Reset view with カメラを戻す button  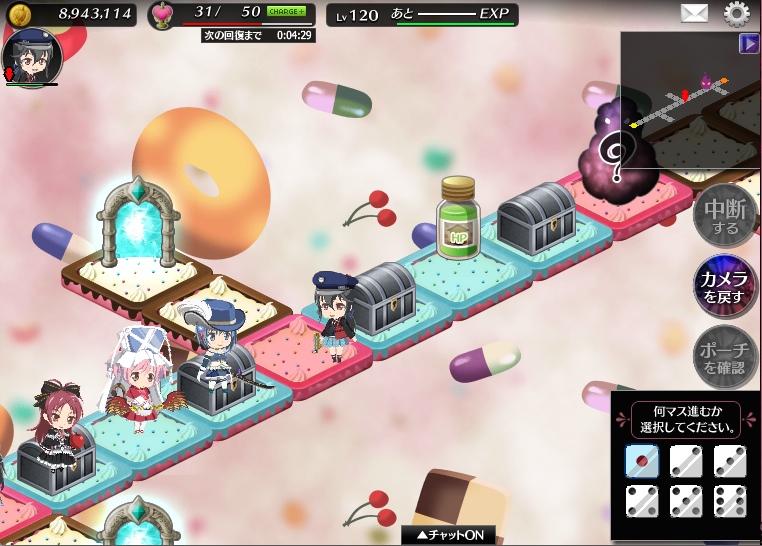[x=725, y=286]
